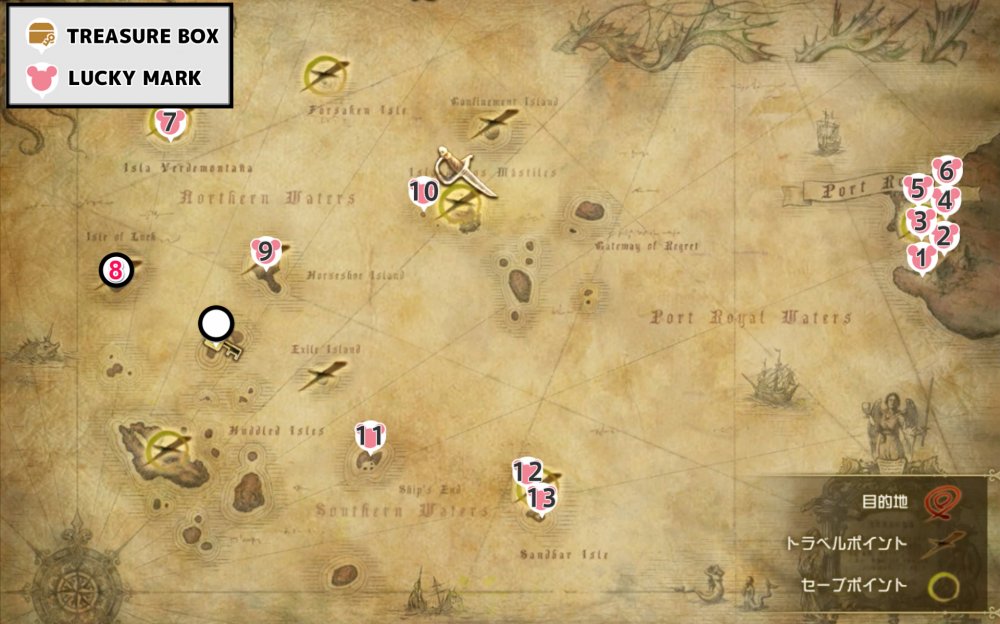Screen dimensions: 1000x624
Task: Select lucky mark marker number 11
Action: pos(370,436)
